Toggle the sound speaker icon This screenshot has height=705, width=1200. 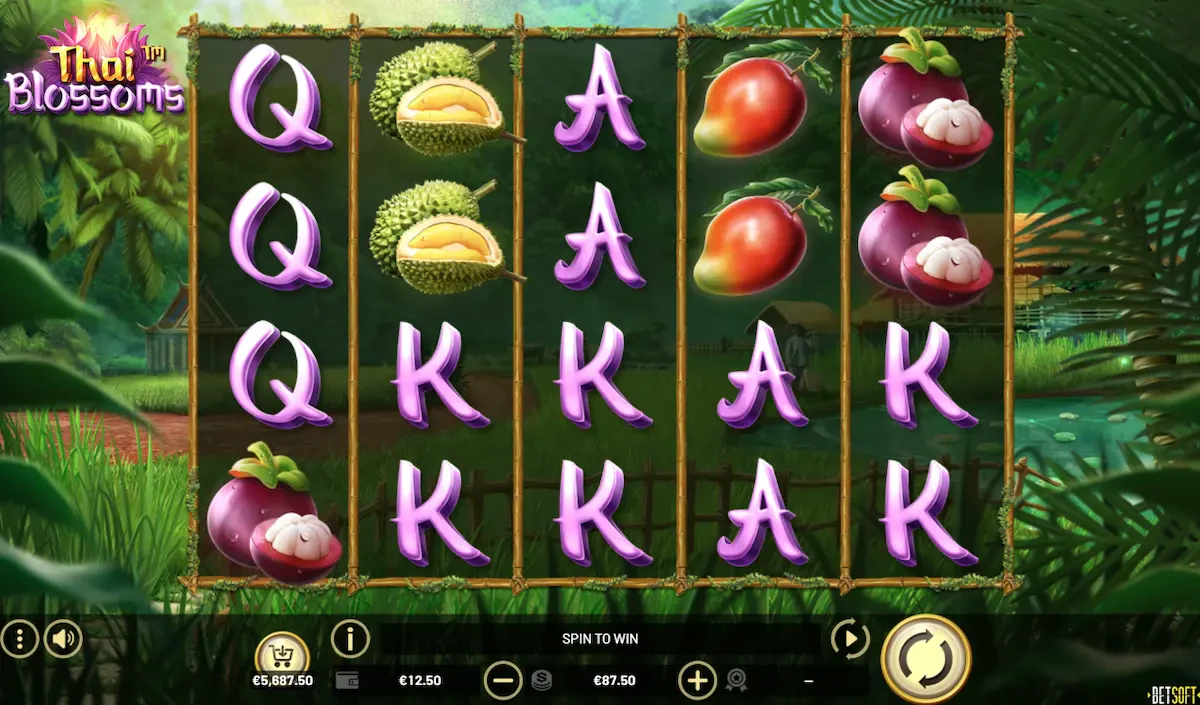63,639
